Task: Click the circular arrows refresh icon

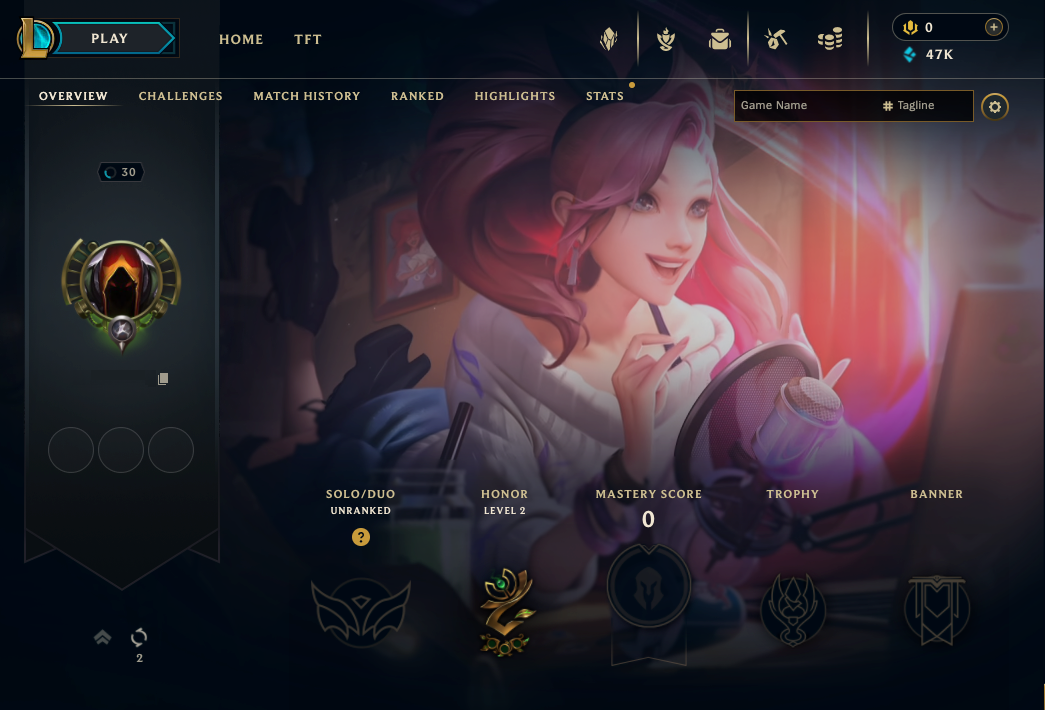Action: click(x=139, y=637)
